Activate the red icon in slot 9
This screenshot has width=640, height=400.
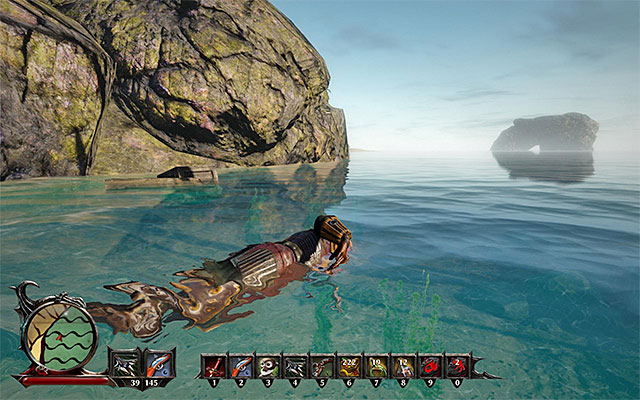pyautogui.click(x=430, y=365)
